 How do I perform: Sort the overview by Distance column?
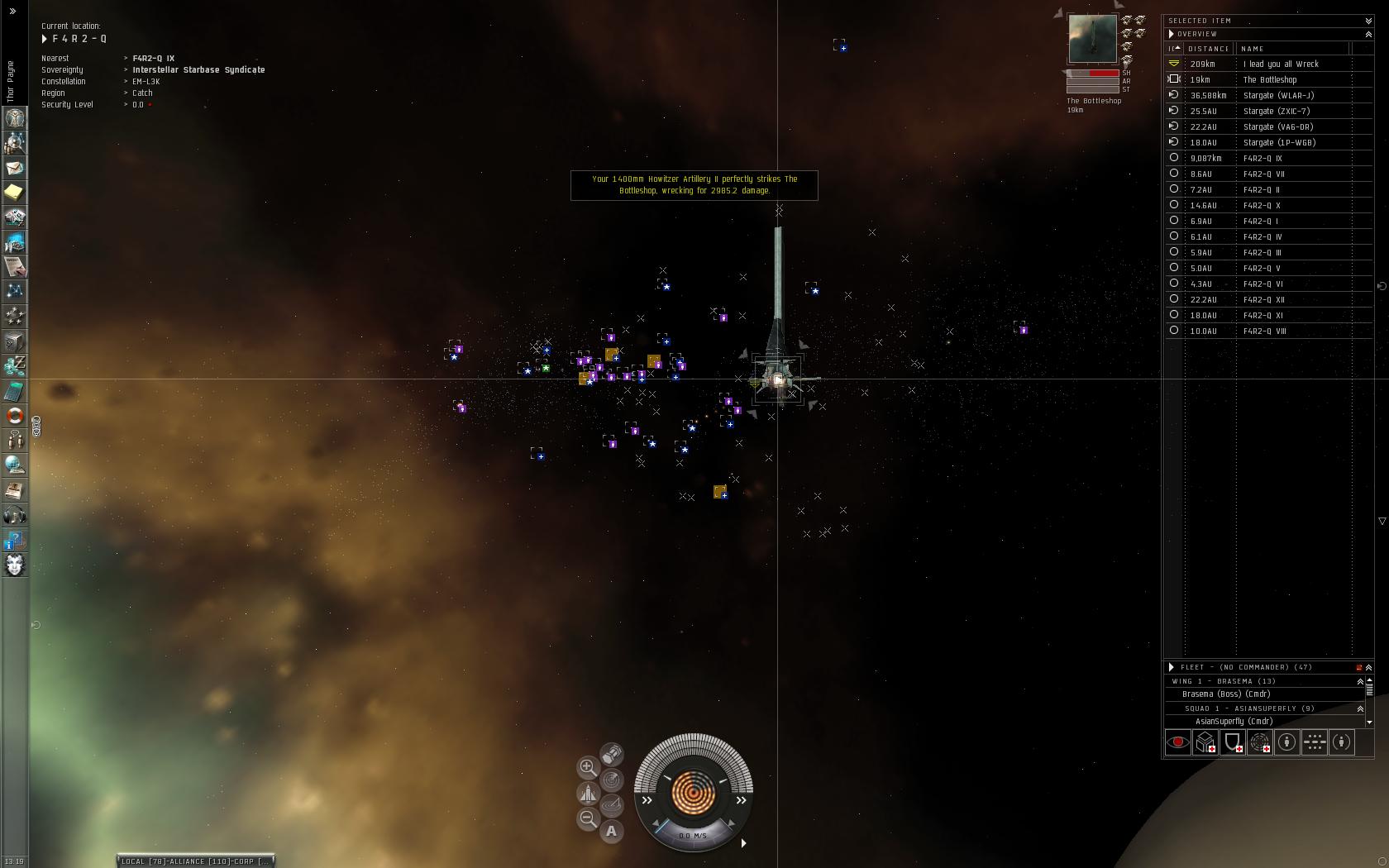click(1209, 49)
